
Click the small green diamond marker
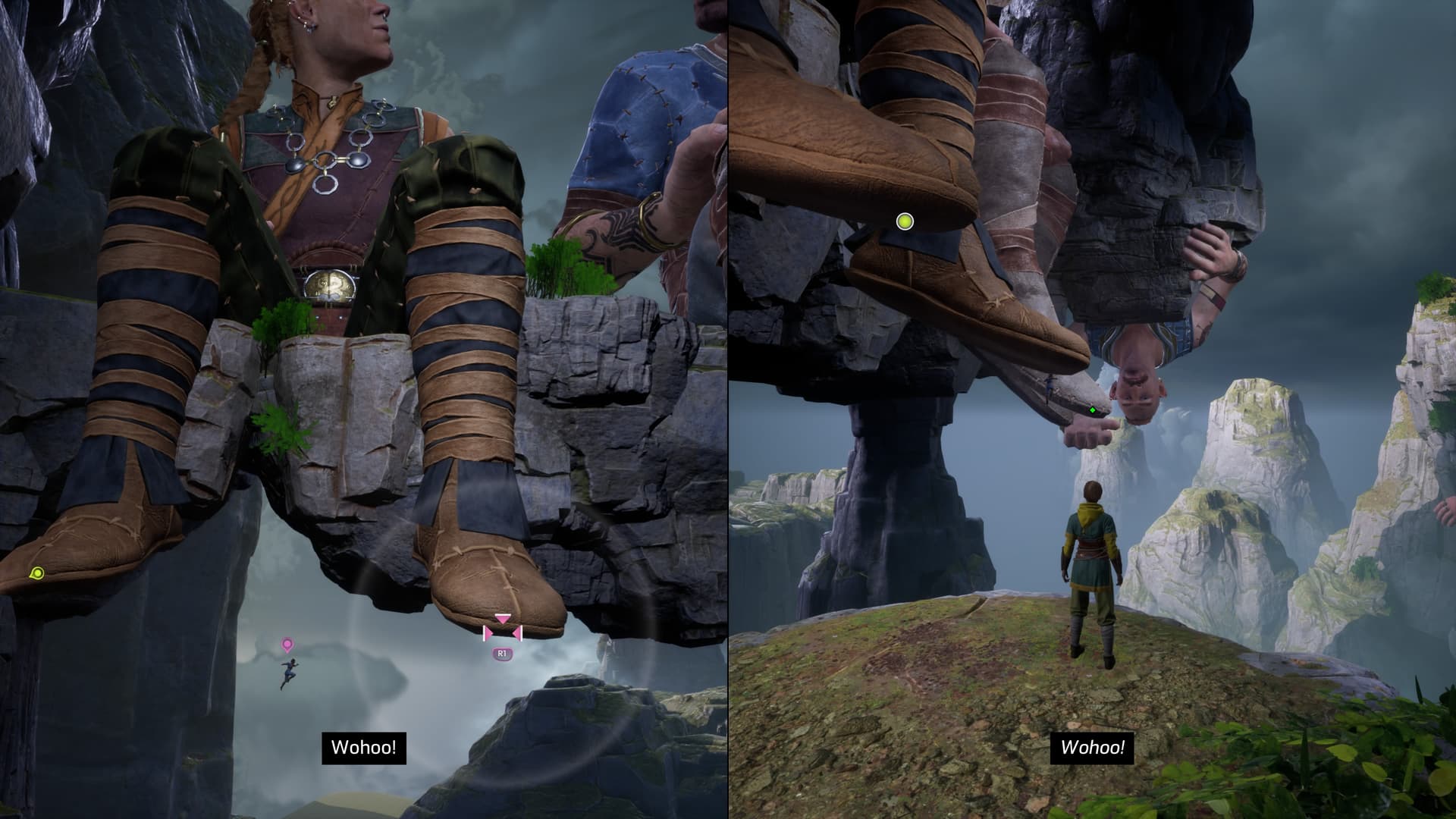pos(1093,410)
